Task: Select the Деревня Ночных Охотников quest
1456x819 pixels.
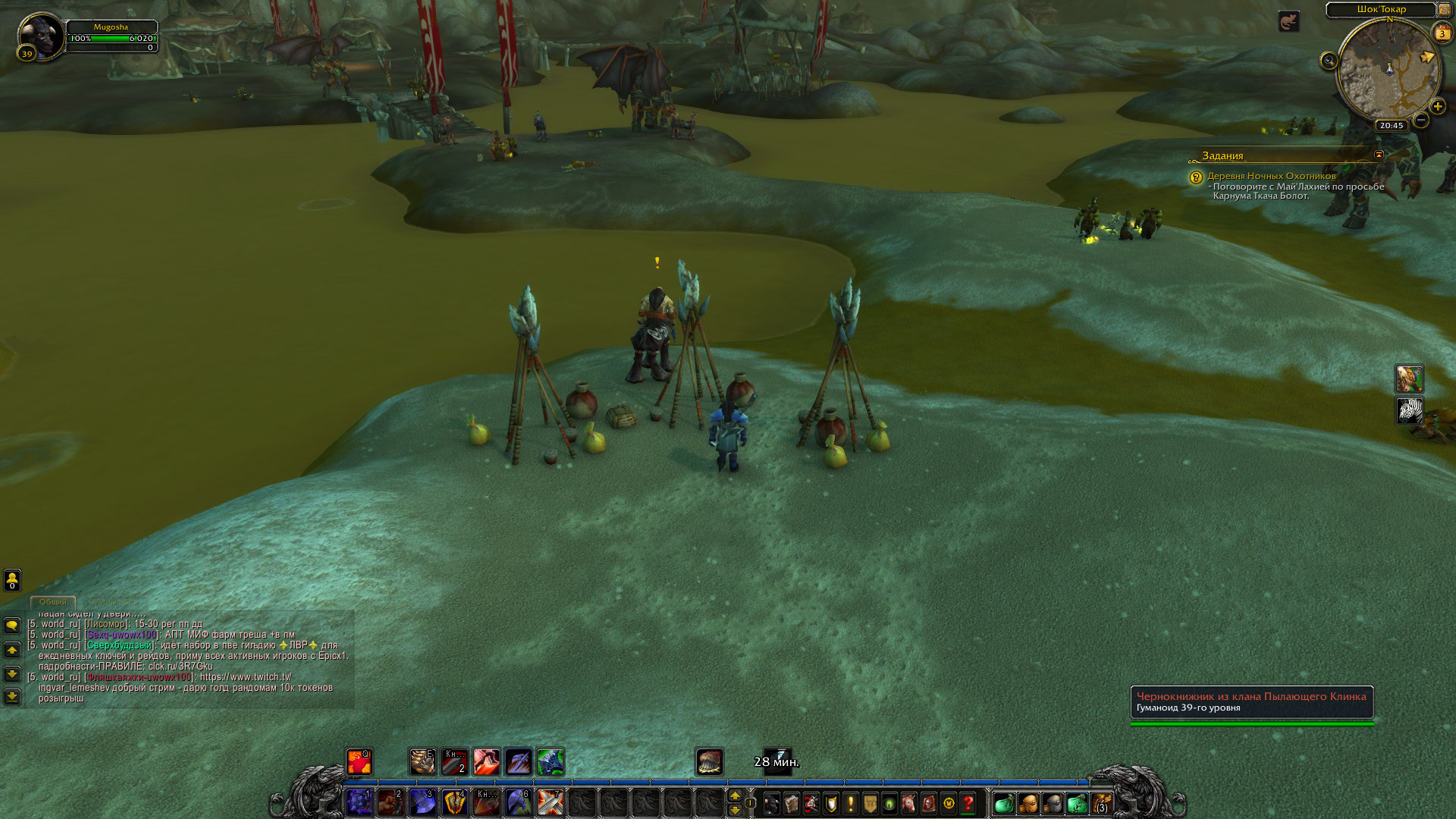Action: 1271,176
